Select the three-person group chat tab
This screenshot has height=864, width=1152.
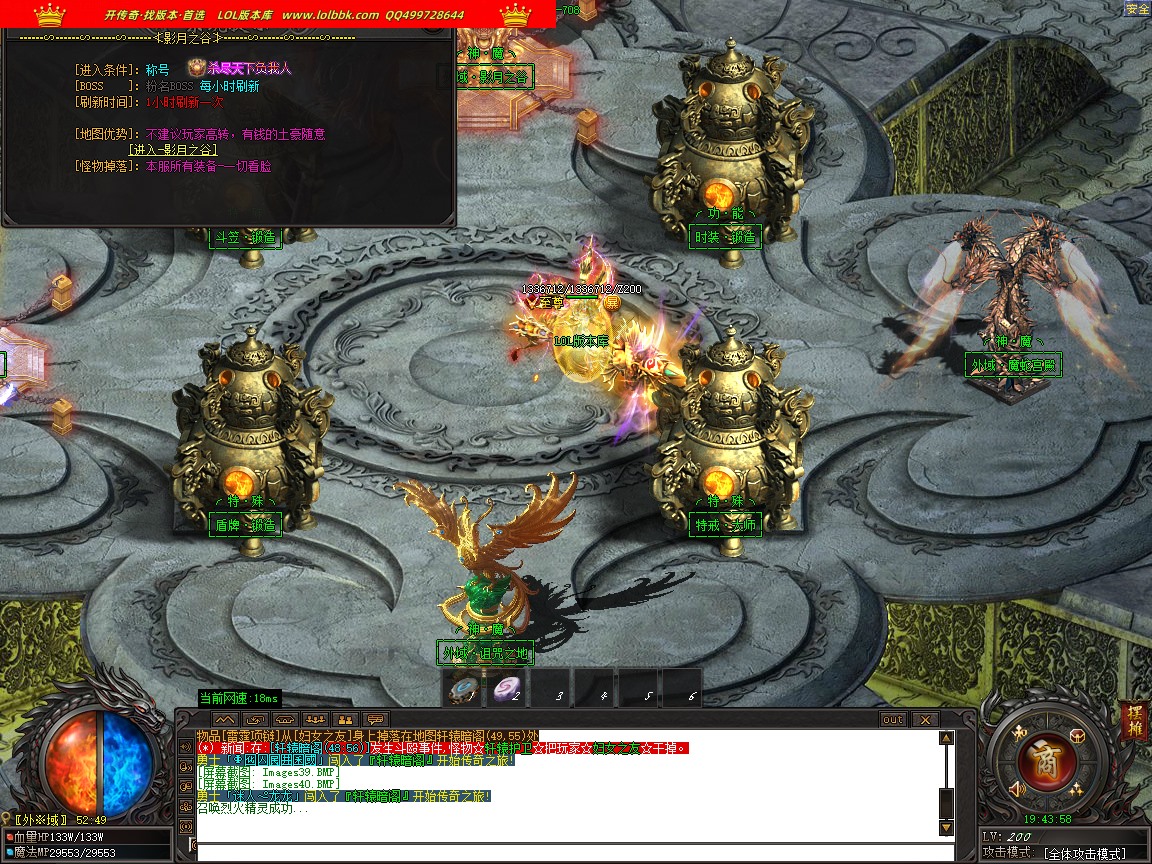[x=315, y=719]
